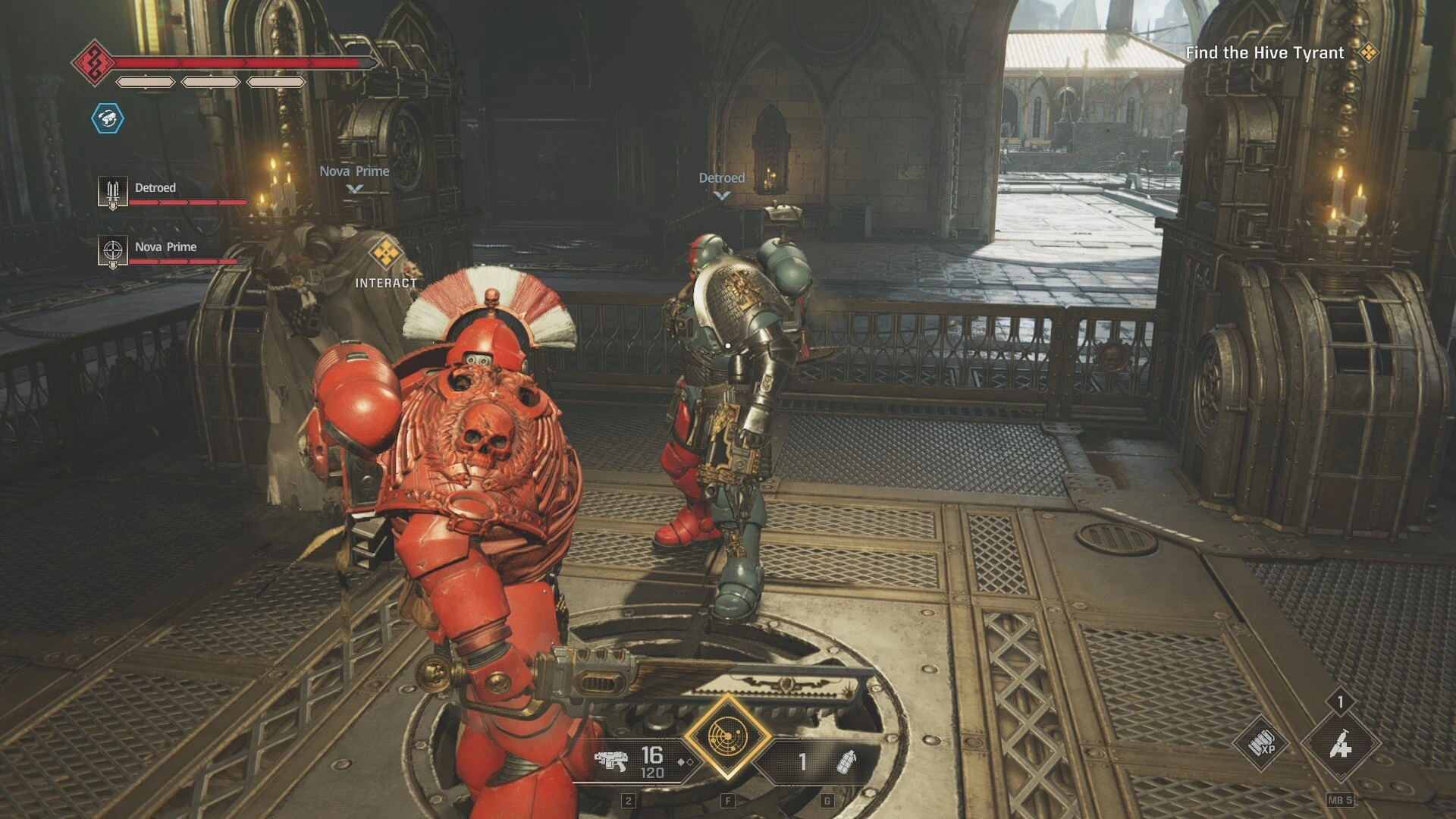Use the medicae stim syringe icon
Image resolution: width=1456 pixels, height=819 pixels.
[1341, 745]
